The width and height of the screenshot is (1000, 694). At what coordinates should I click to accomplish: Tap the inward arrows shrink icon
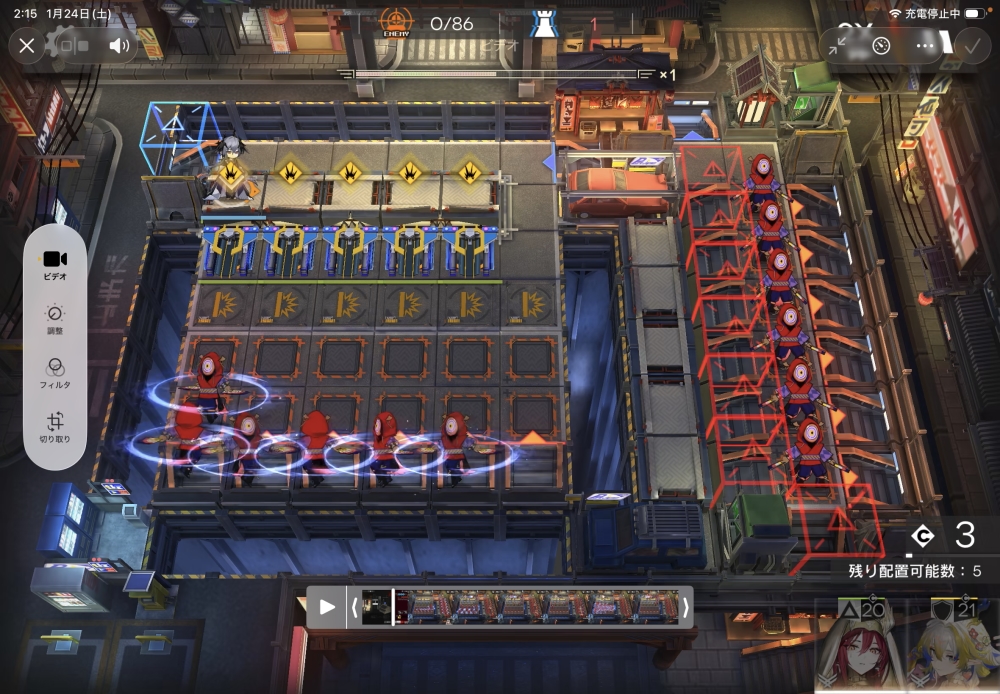tap(838, 46)
